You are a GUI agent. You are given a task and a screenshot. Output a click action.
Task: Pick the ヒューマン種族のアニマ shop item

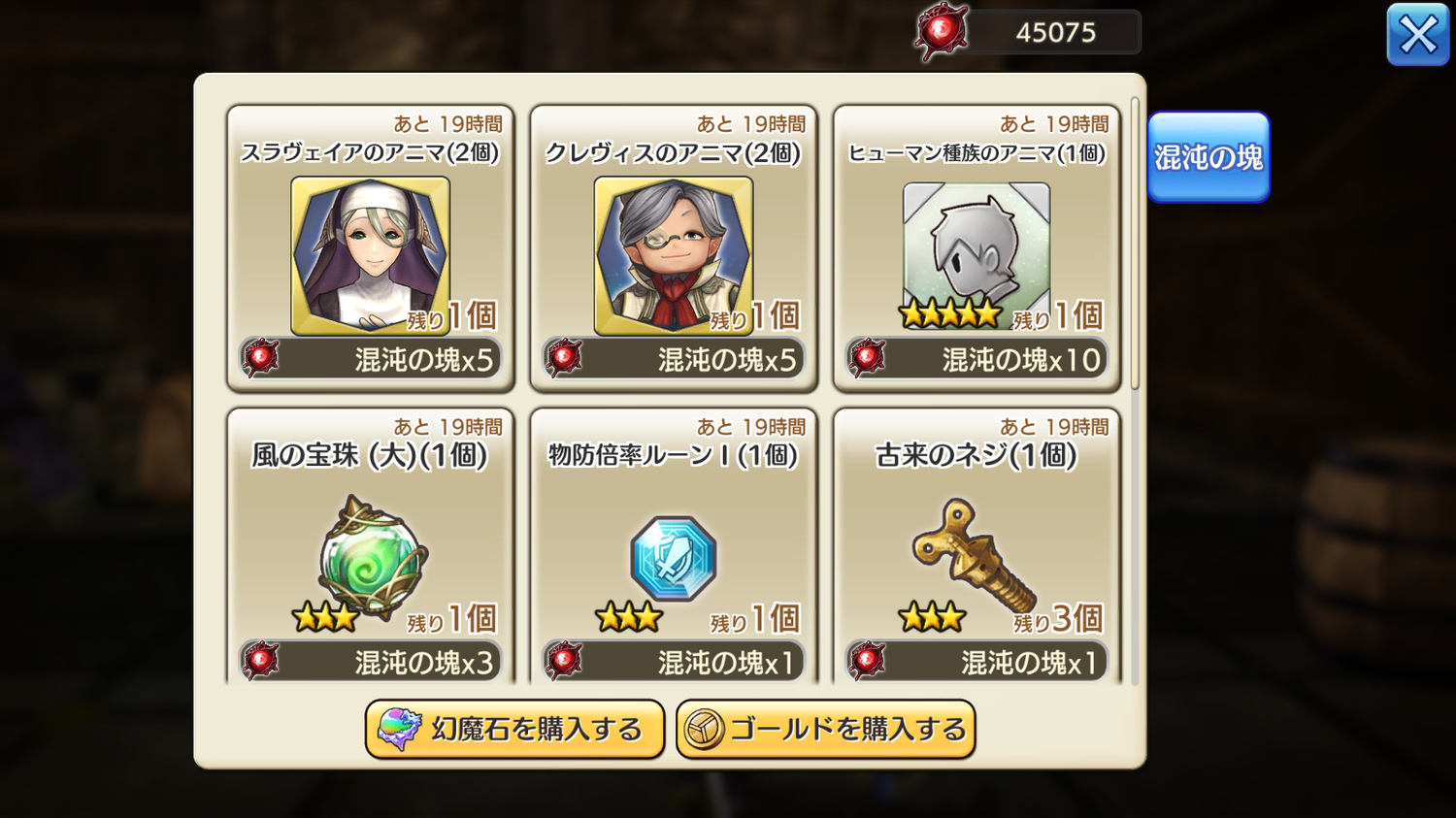(976, 249)
